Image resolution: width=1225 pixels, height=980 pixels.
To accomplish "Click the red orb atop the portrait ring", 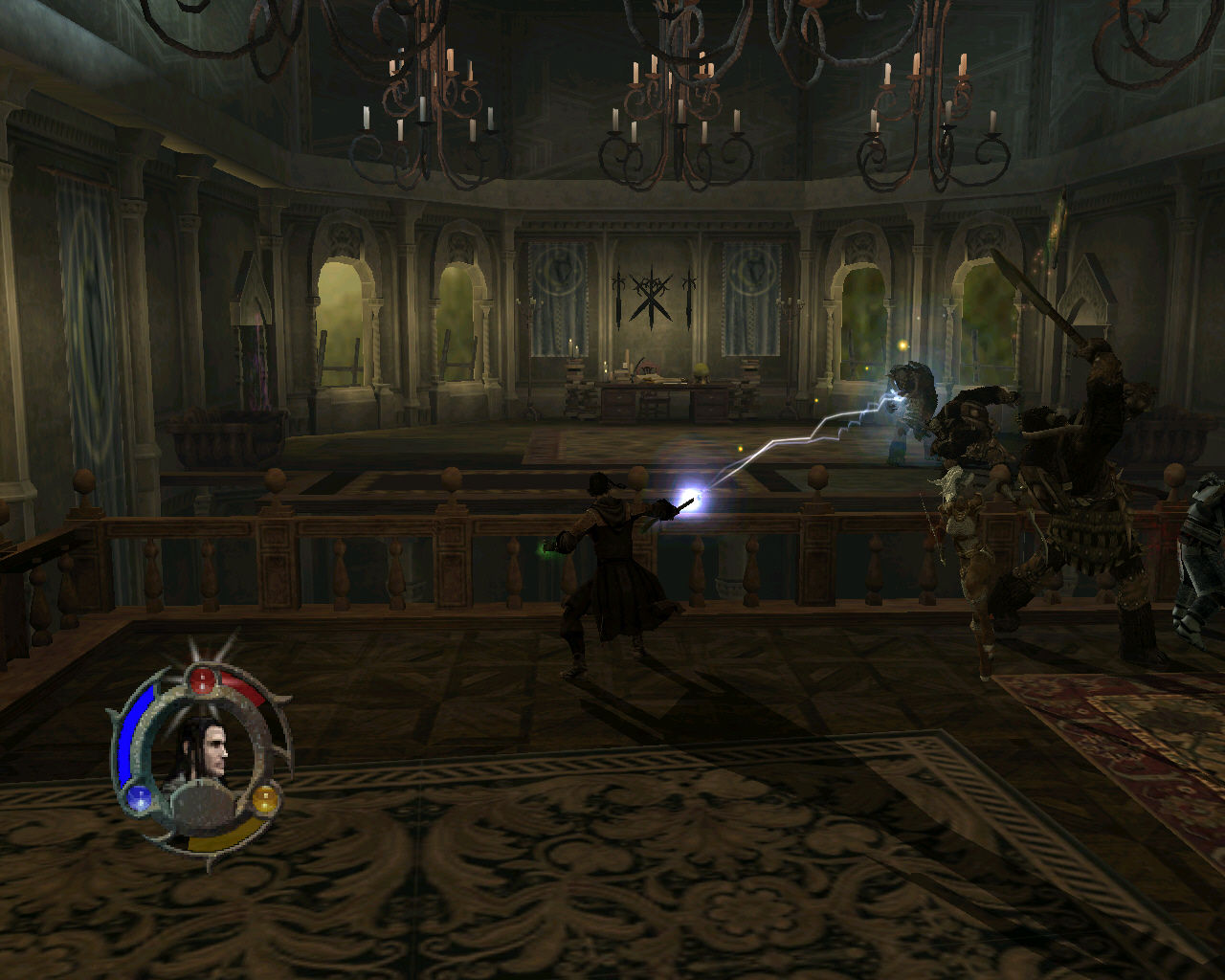I will tap(203, 681).
